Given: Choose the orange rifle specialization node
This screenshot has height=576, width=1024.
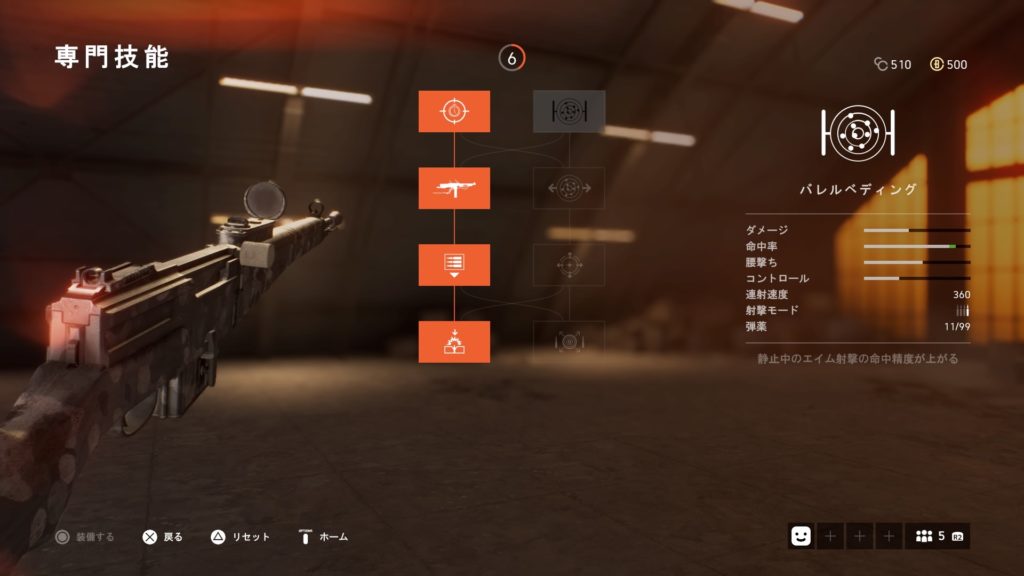Looking at the screenshot, I should coord(454,188).
